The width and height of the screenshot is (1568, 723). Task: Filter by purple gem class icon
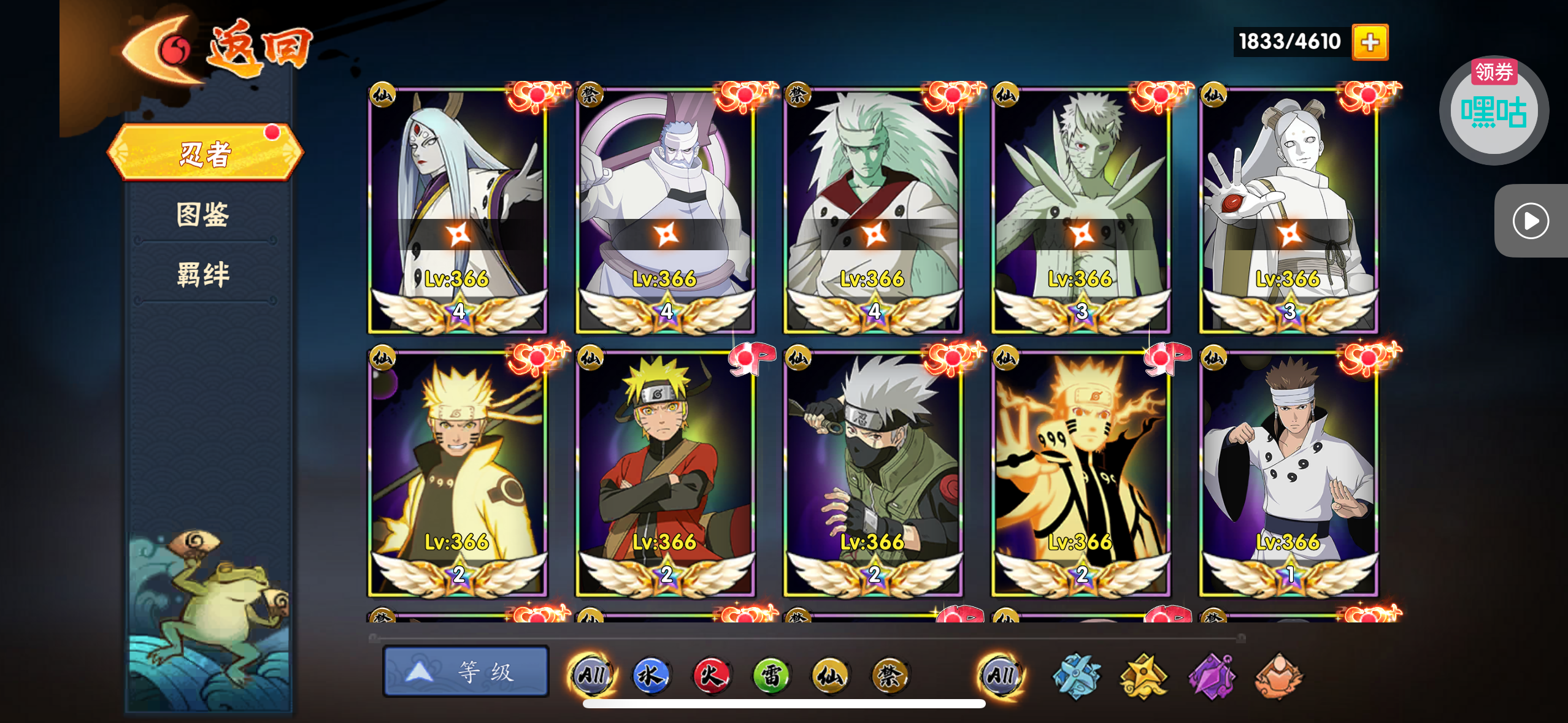point(1212,676)
